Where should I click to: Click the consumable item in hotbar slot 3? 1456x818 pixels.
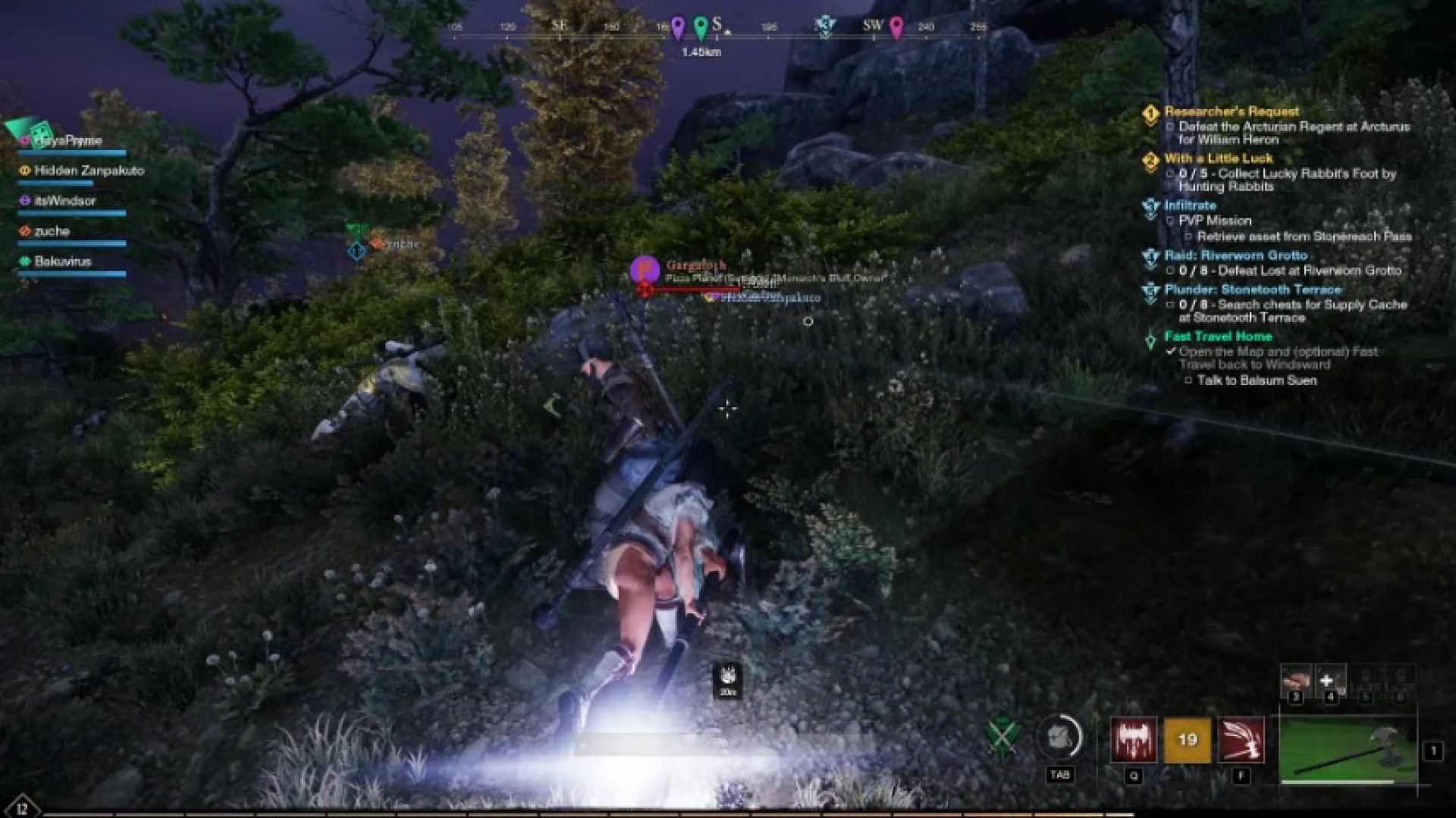tap(1296, 680)
